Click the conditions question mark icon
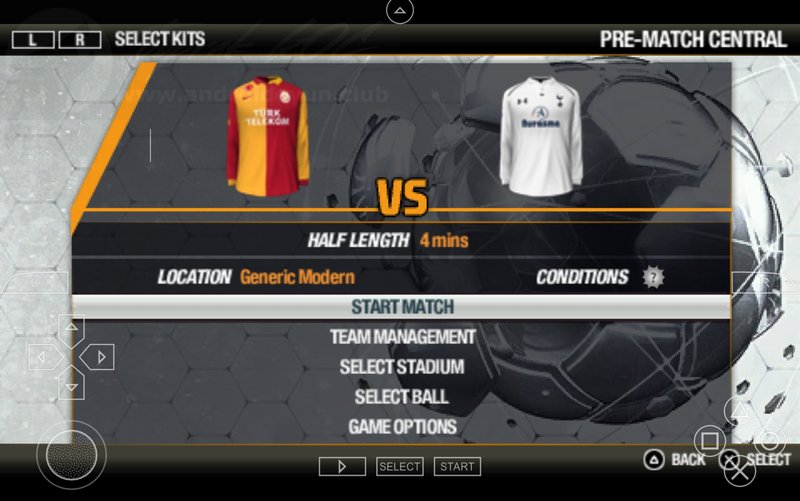800x501 pixels. 653,277
